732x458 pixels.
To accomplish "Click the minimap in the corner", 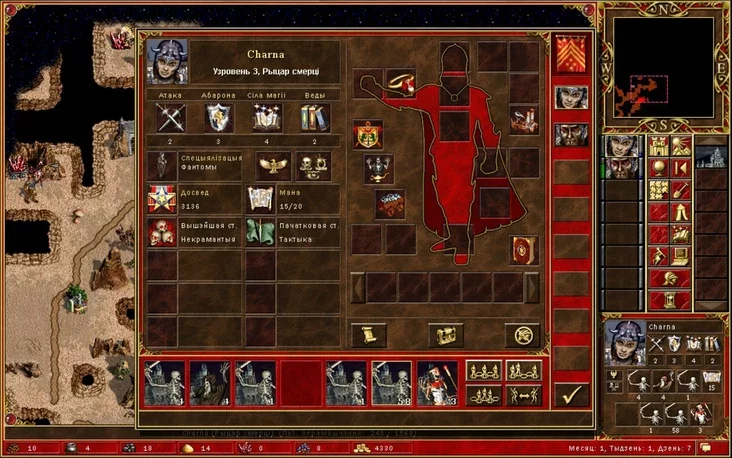I will [x=665, y=63].
